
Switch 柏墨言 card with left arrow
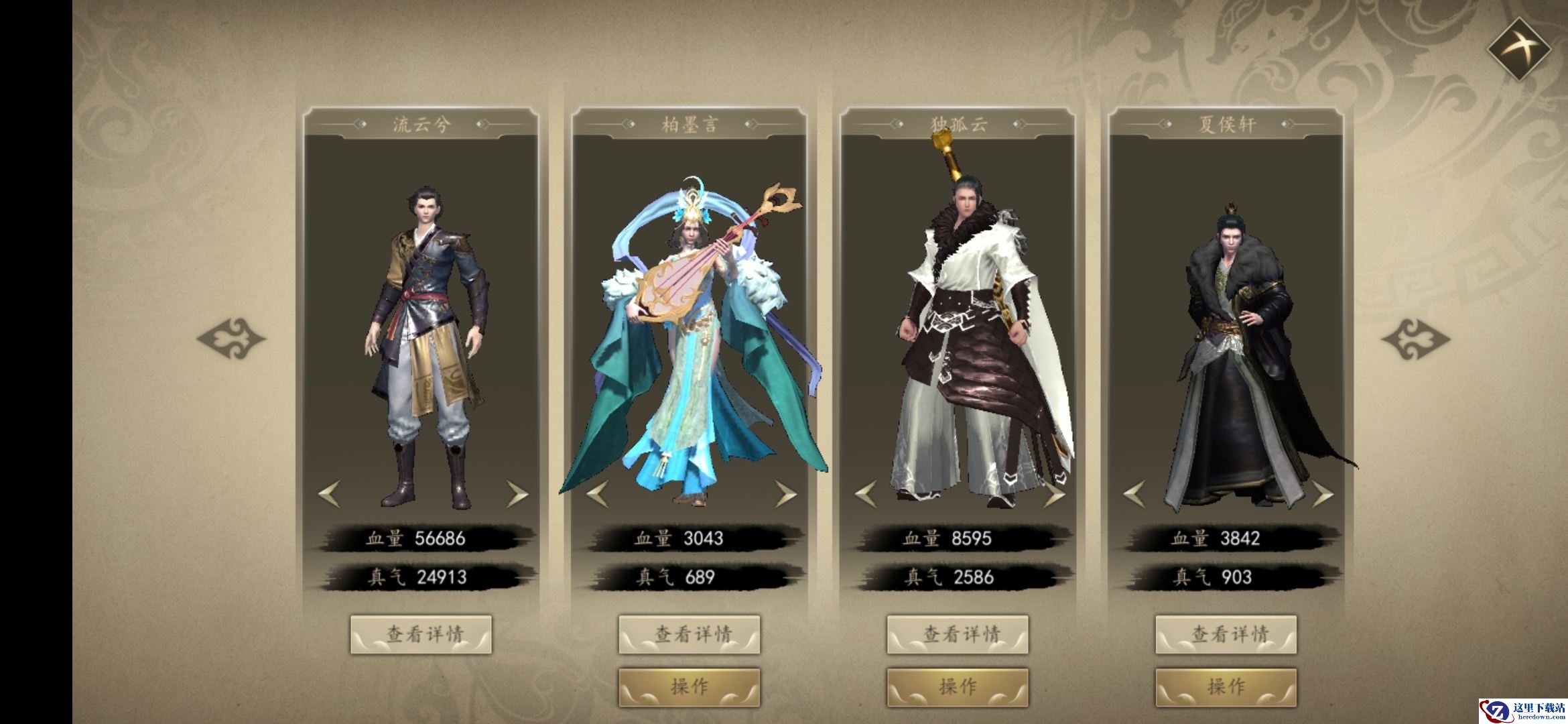pyautogui.click(x=597, y=495)
